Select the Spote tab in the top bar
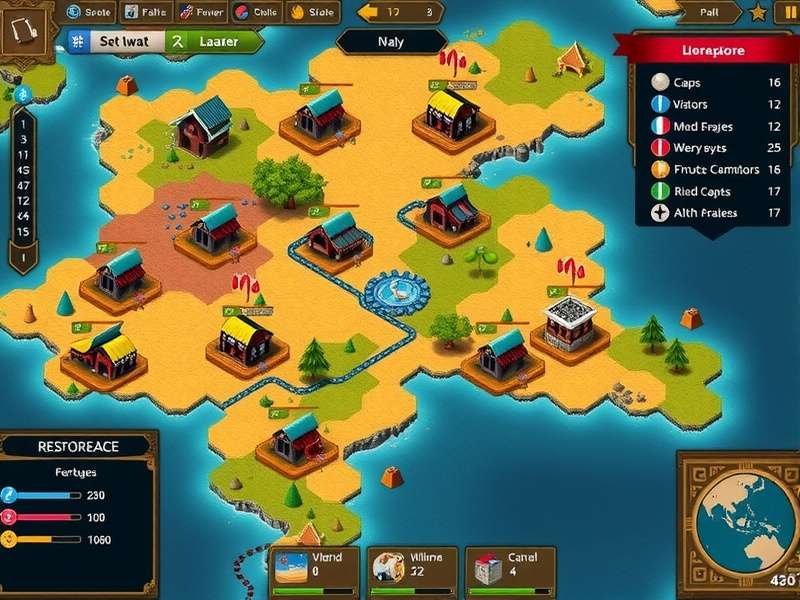Viewport: 800px width, 600px height. (89, 13)
